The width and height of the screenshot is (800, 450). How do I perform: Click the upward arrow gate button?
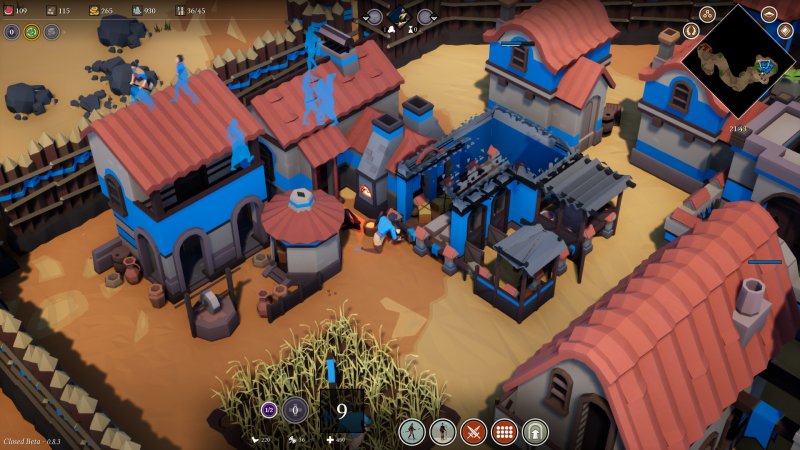(x=535, y=432)
